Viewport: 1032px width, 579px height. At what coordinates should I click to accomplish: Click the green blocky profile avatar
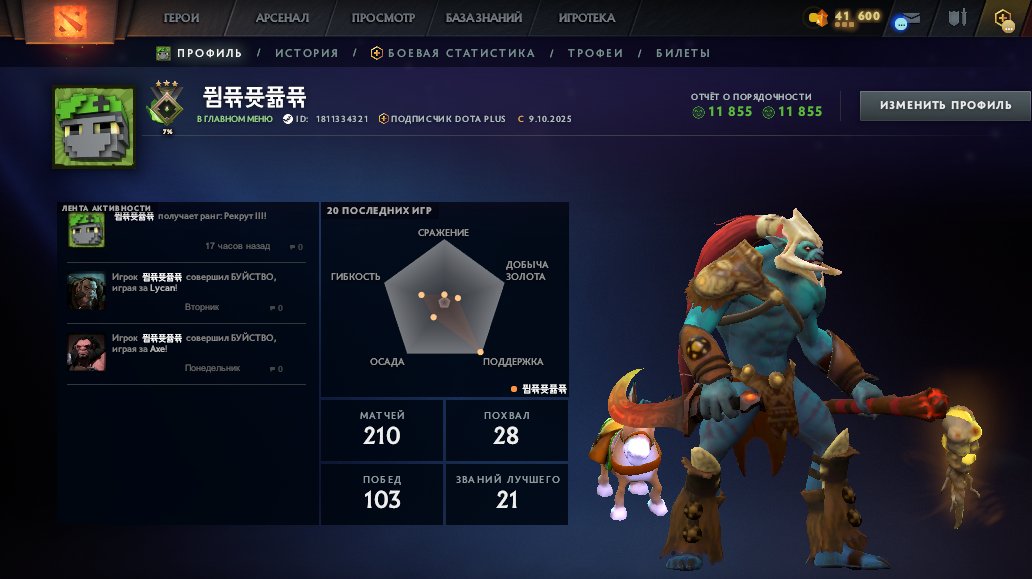[x=94, y=127]
